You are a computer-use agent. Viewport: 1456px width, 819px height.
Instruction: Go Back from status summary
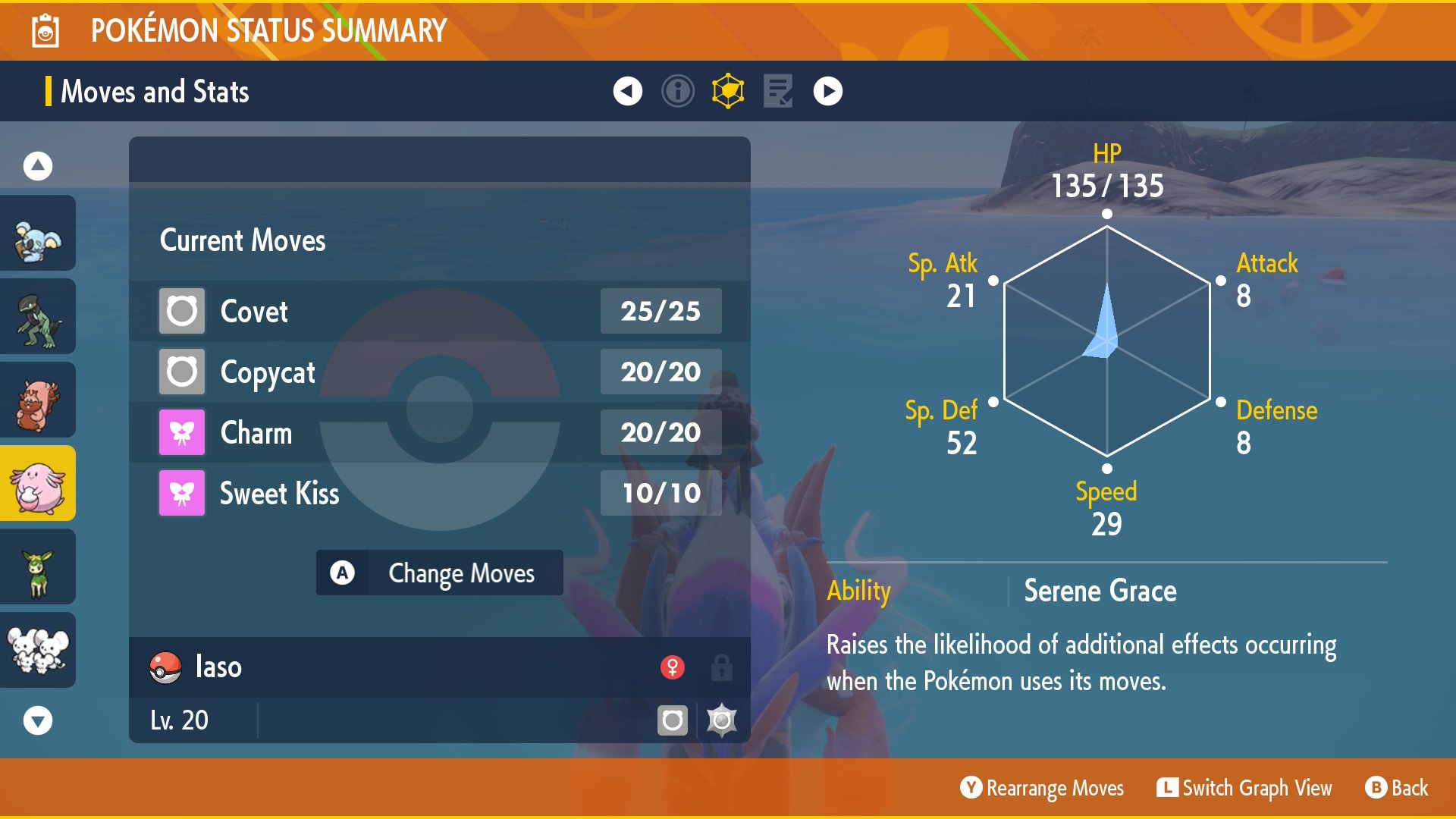point(1397,789)
